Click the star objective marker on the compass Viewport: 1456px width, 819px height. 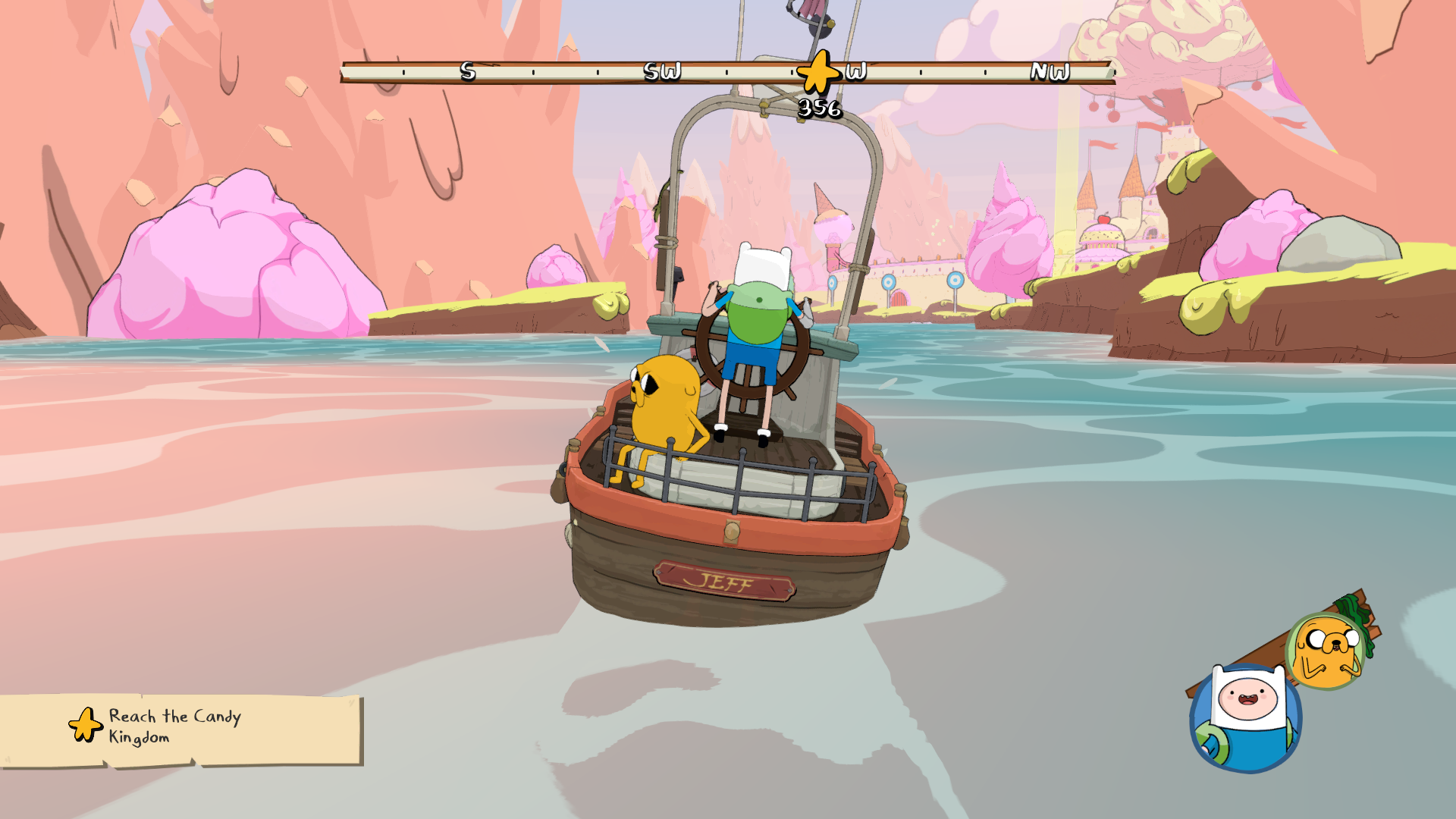coord(818,73)
